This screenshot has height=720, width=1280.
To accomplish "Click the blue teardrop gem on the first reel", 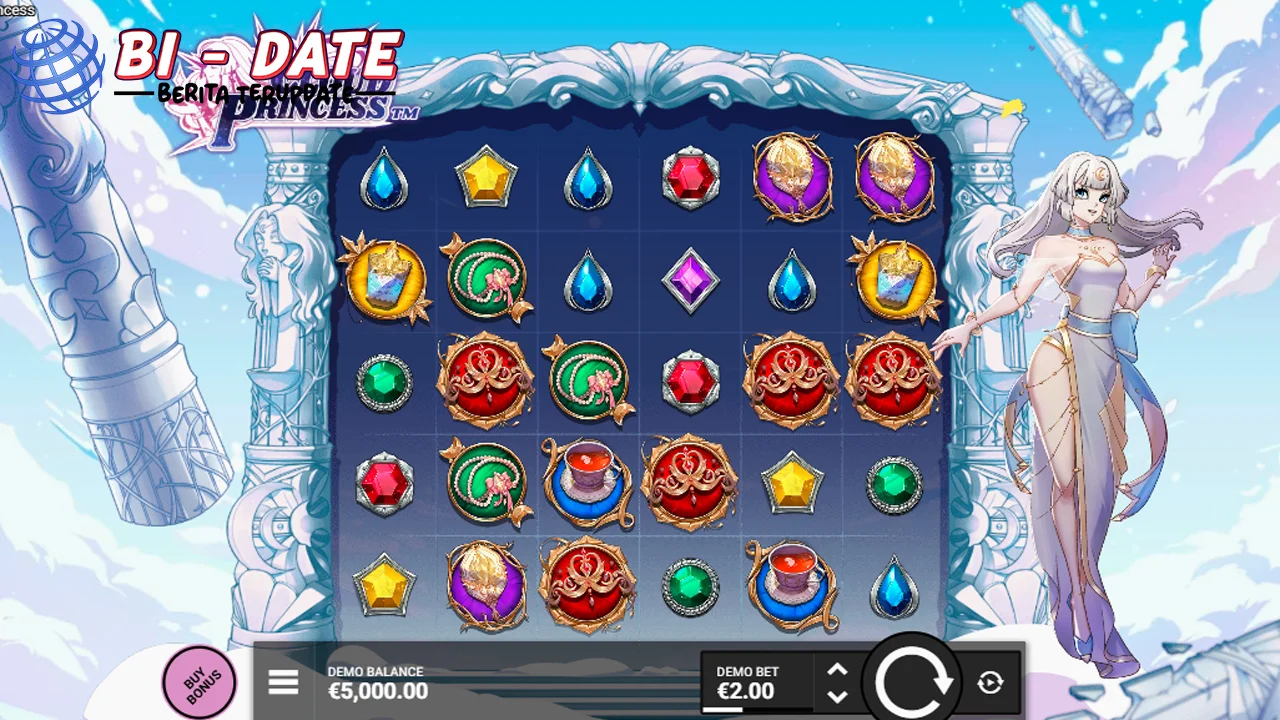I will [x=385, y=178].
